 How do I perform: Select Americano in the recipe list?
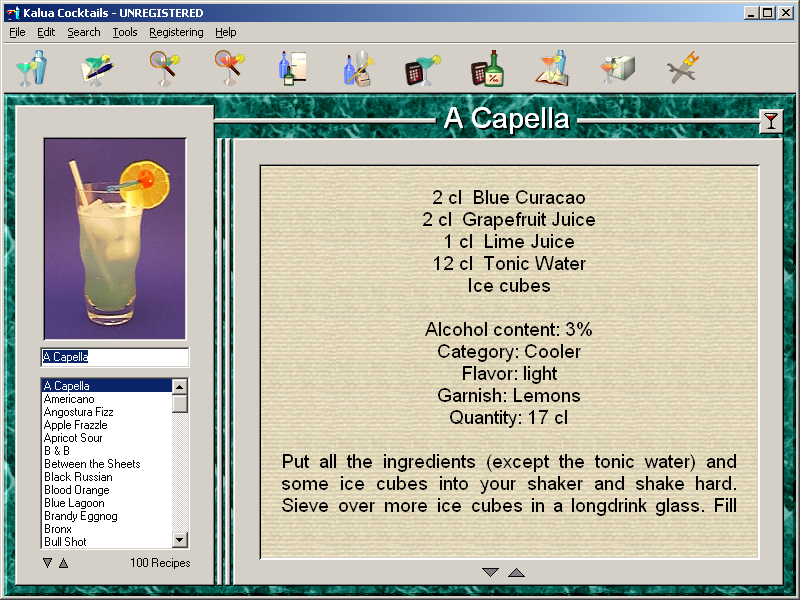[x=68, y=399]
